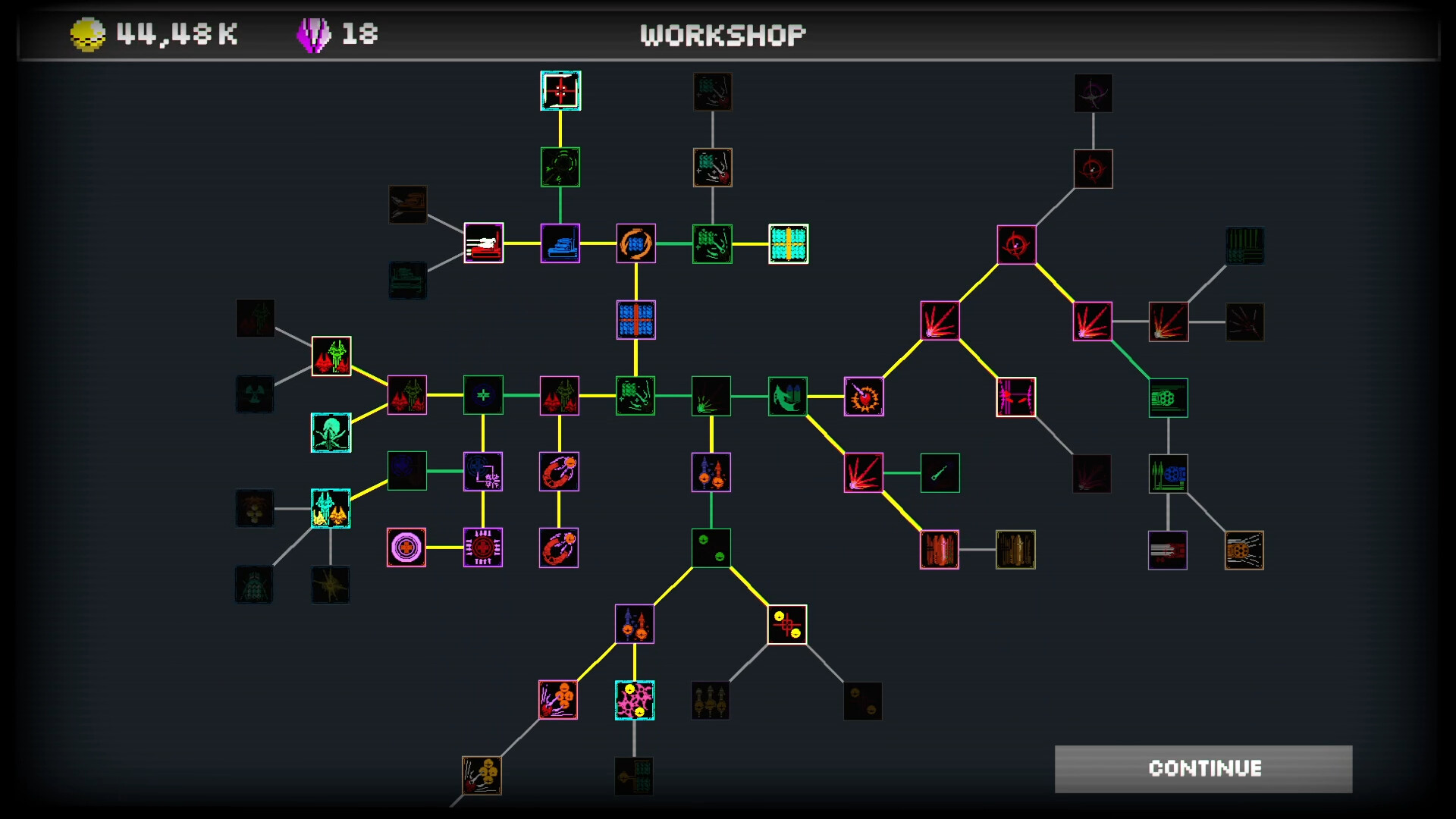
Task: Open the purple ring upgrade with red cross
Action: click(x=406, y=548)
